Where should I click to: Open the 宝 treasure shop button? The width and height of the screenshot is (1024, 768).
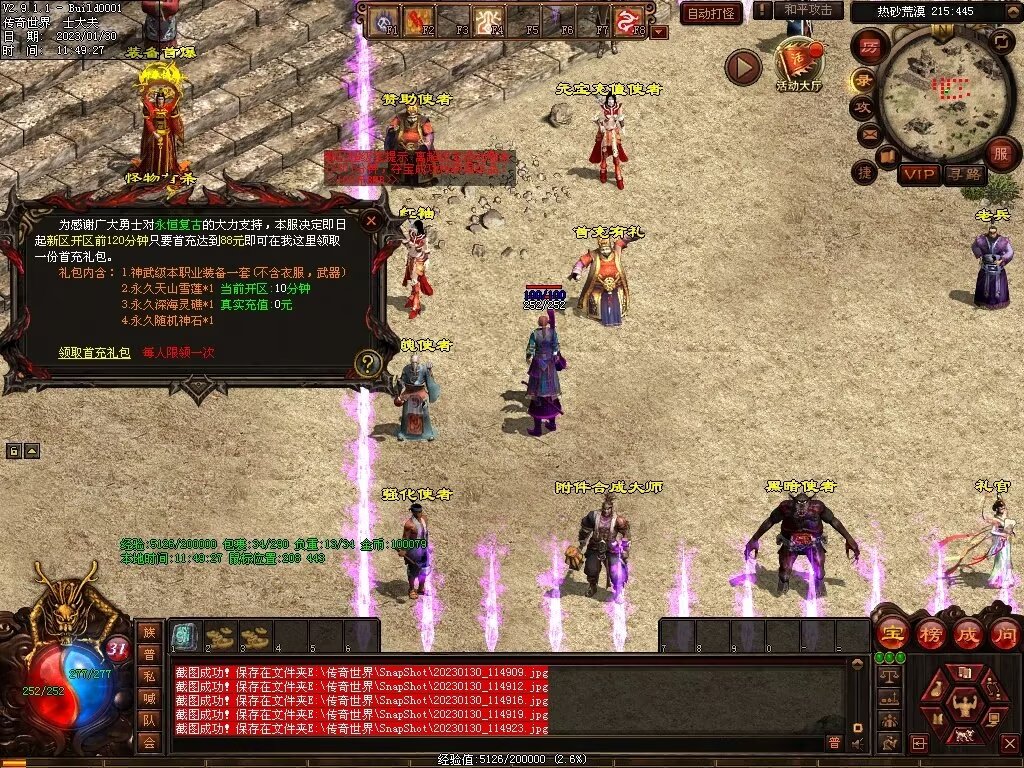[x=892, y=634]
